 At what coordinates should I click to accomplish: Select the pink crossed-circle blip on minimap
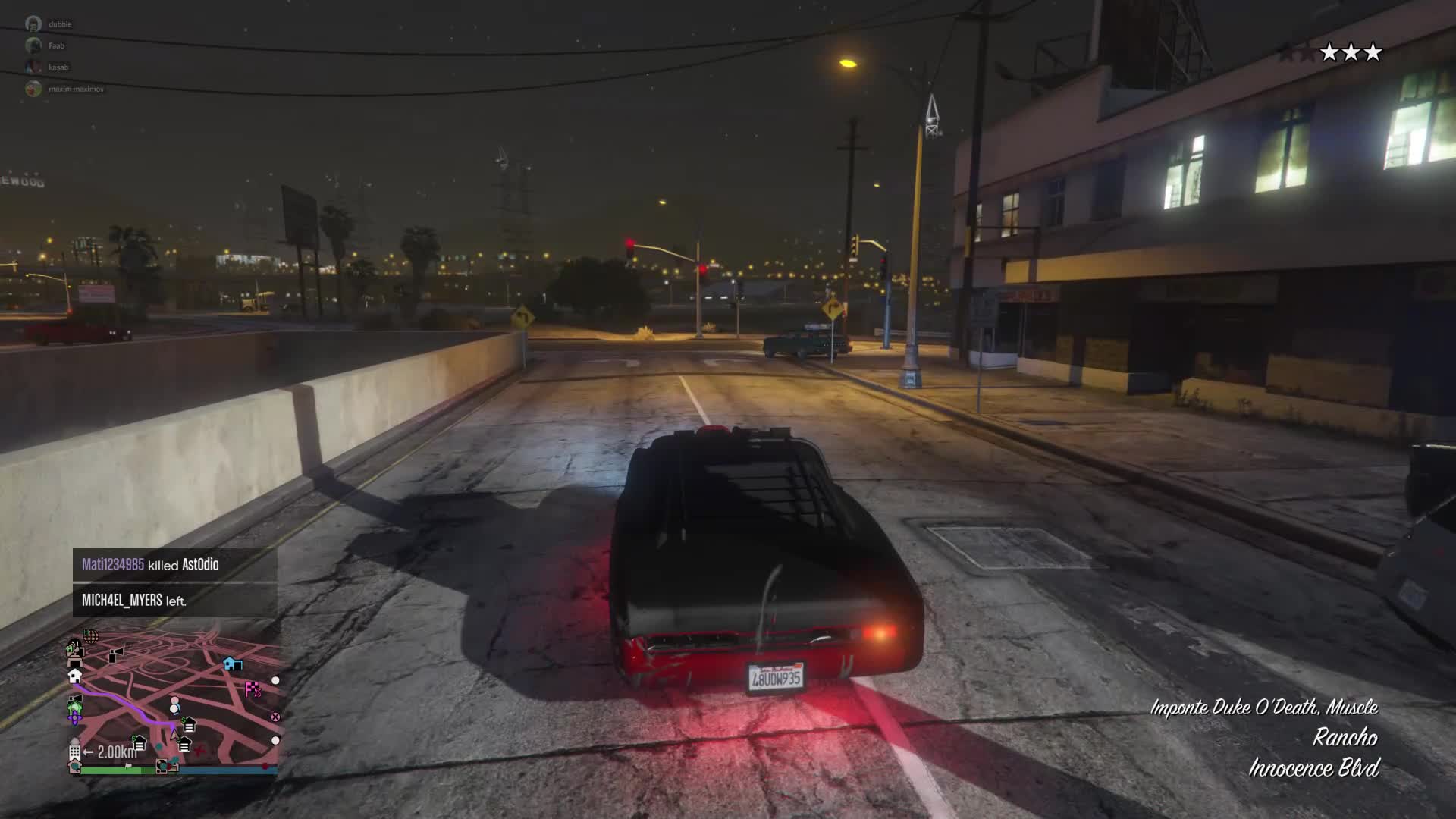click(275, 717)
